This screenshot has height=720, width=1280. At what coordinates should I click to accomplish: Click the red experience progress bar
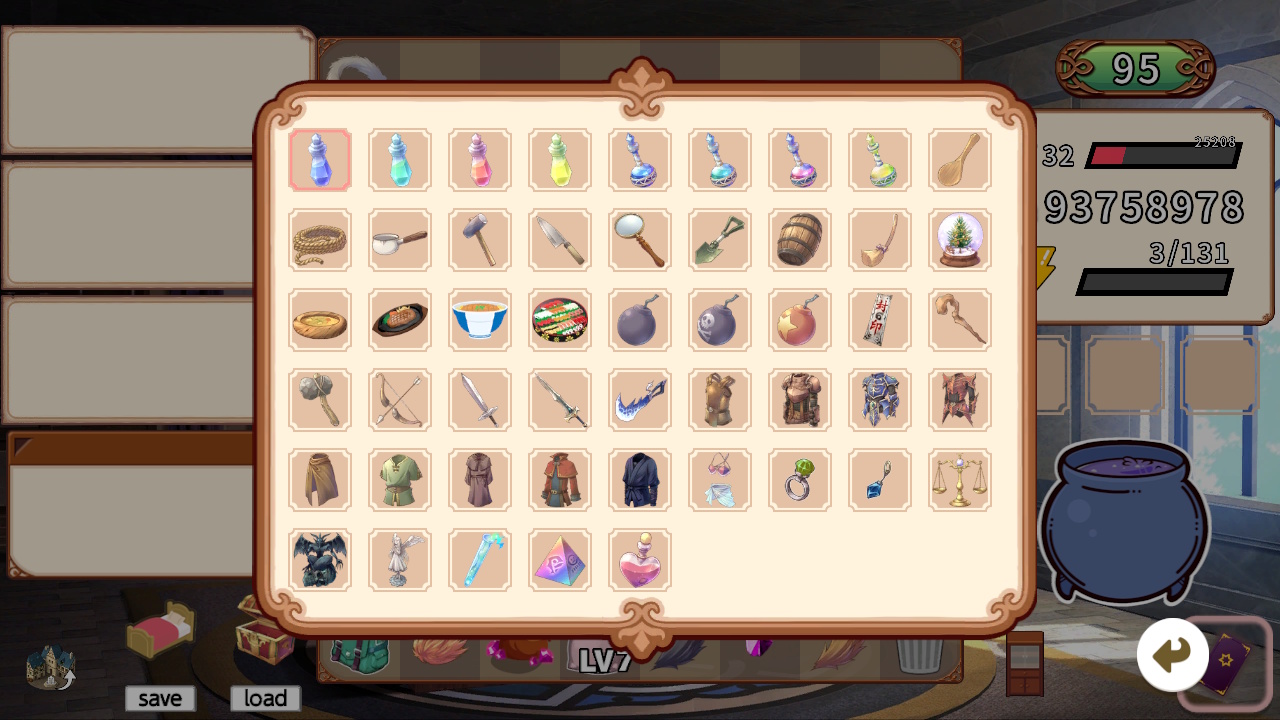coord(1110,155)
